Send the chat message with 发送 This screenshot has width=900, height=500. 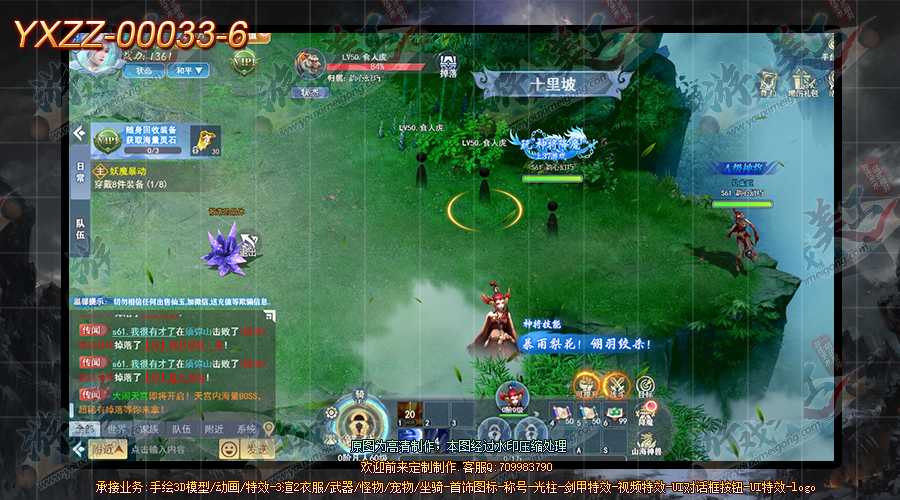point(258,450)
